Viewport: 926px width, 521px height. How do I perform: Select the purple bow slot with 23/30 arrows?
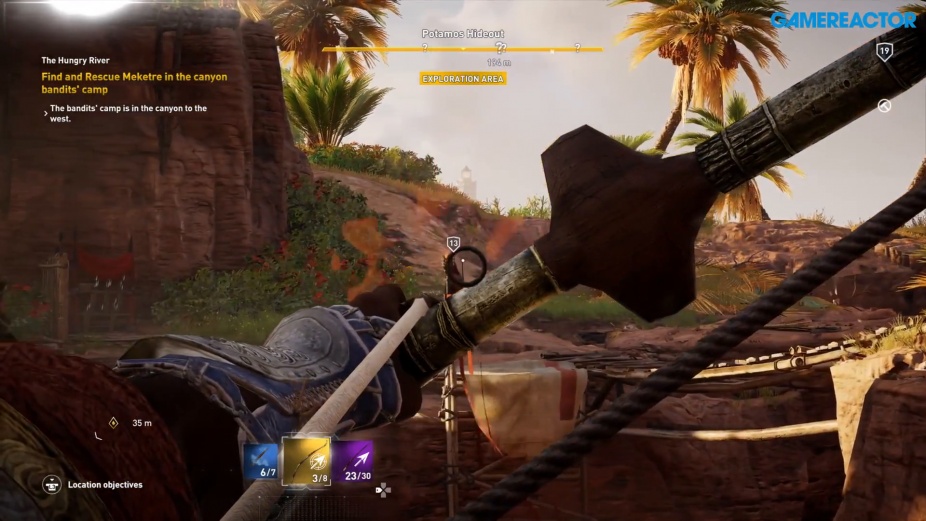coord(354,461)
